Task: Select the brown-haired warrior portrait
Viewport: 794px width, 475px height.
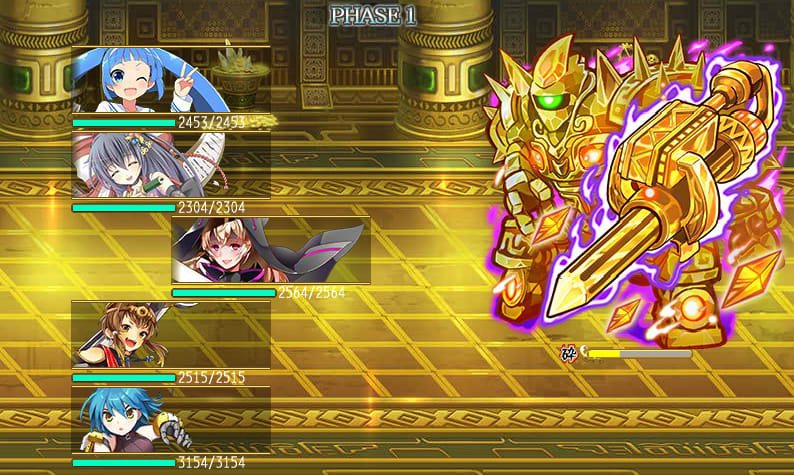Action: [x=170, y=336]
